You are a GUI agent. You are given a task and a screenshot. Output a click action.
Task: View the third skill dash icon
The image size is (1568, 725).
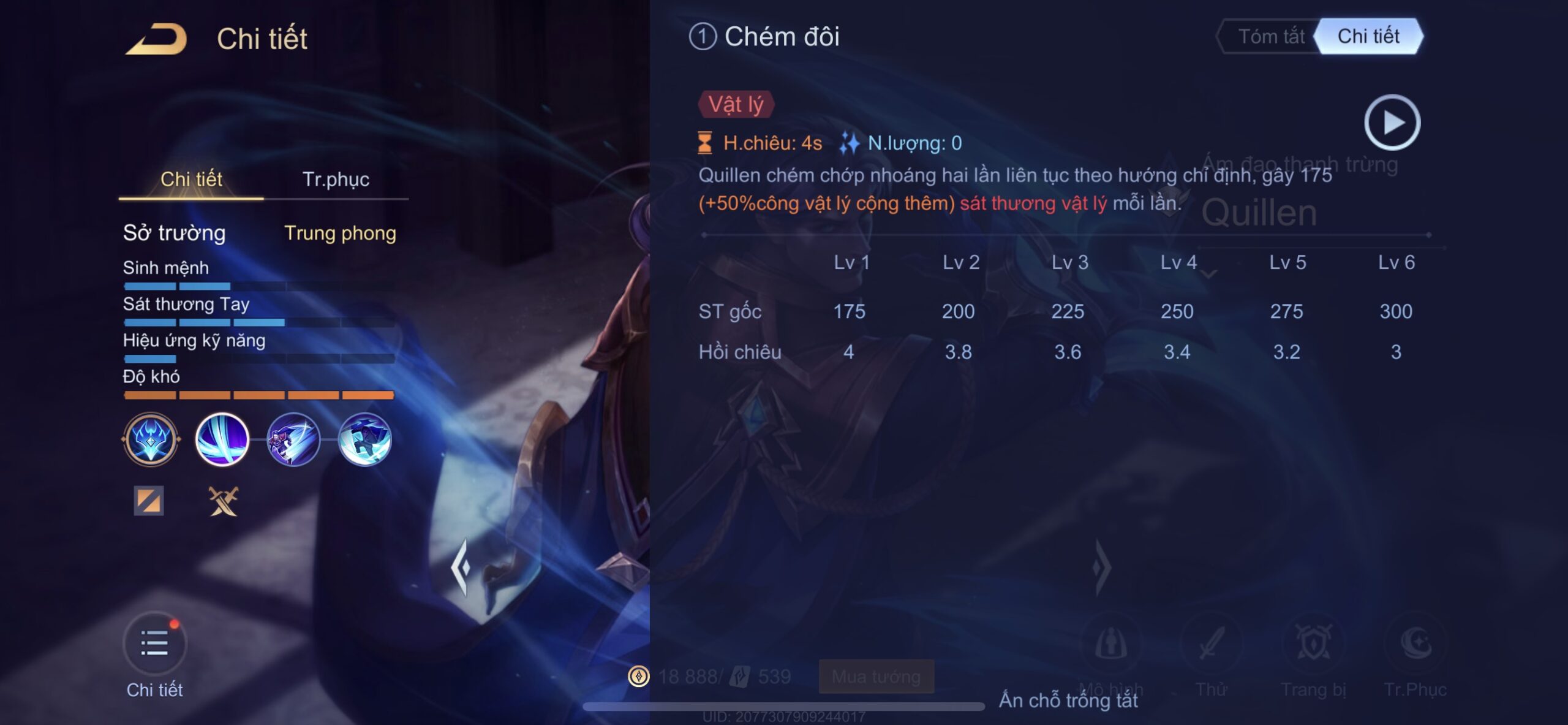[x=293, y=439]
